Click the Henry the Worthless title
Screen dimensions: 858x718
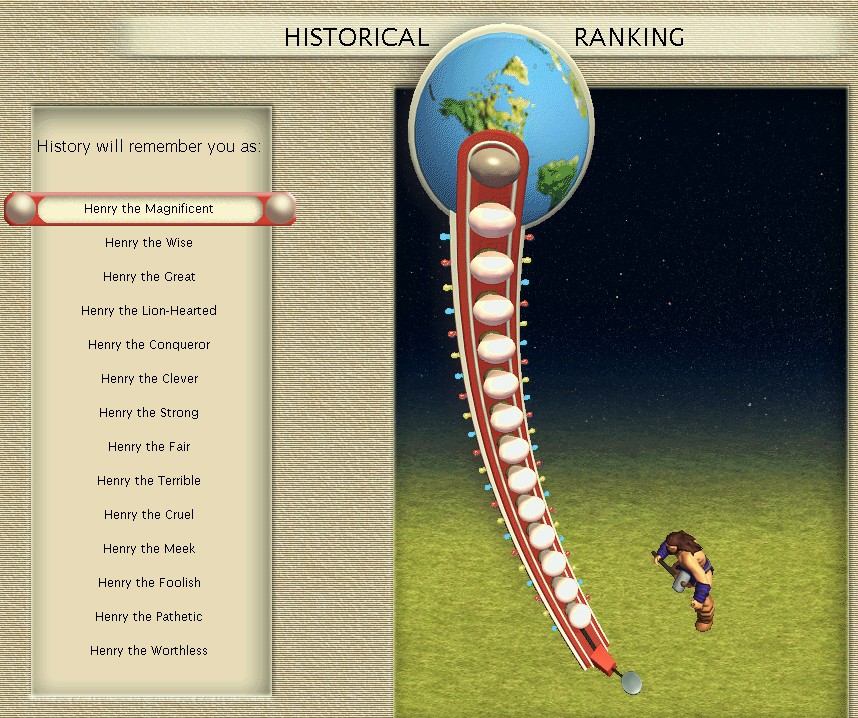coord(149,651)
